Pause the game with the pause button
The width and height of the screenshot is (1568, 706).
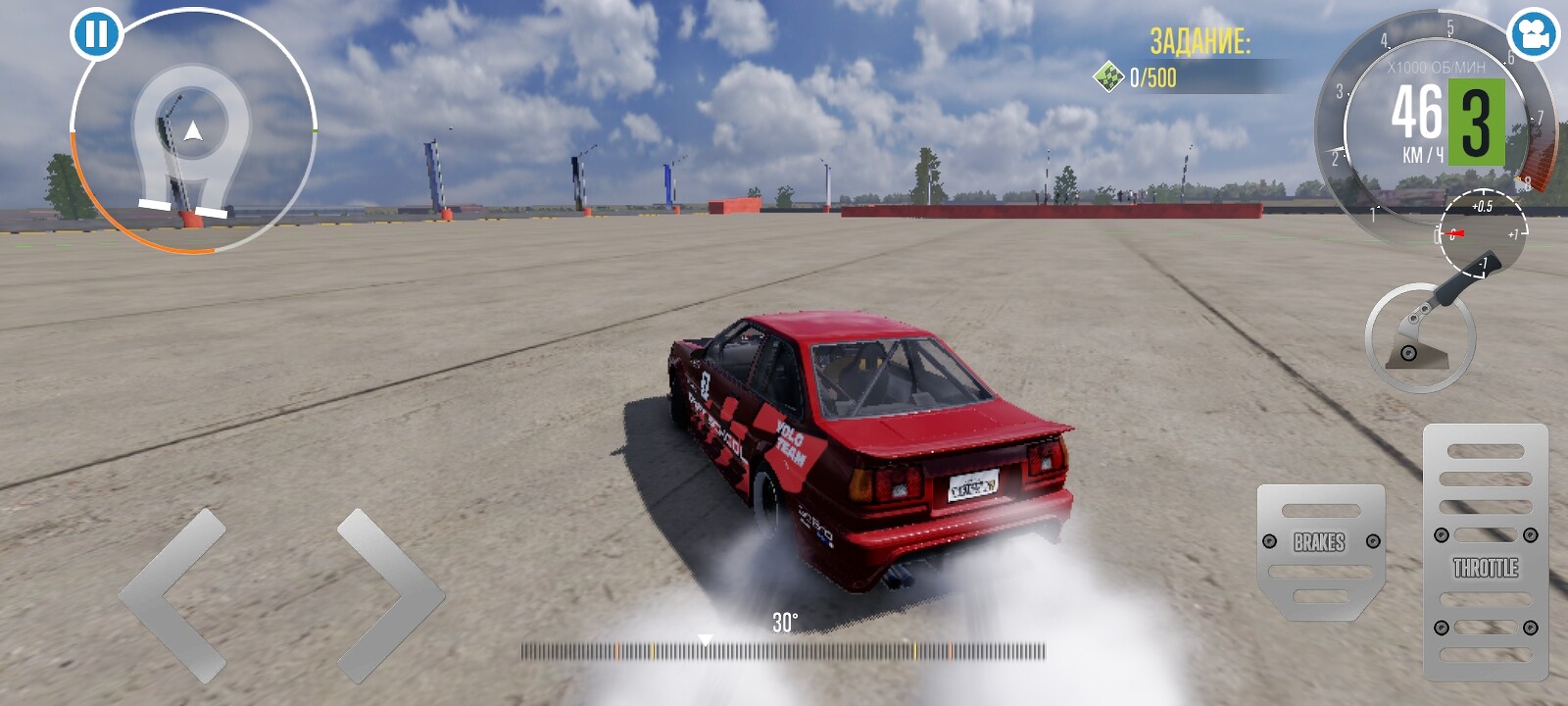click(96, 34)
